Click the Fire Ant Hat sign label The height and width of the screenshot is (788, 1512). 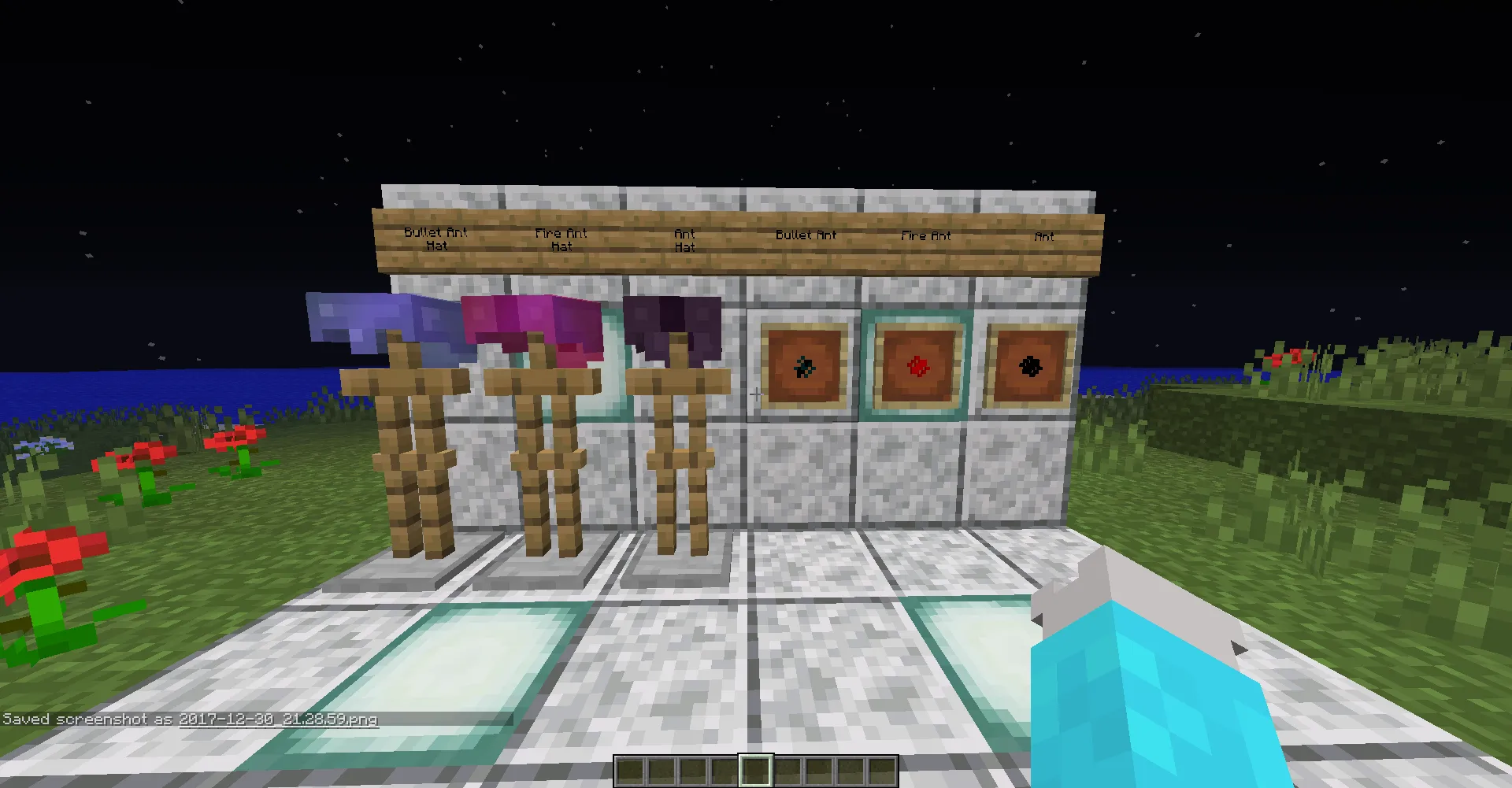click(561, 239)
